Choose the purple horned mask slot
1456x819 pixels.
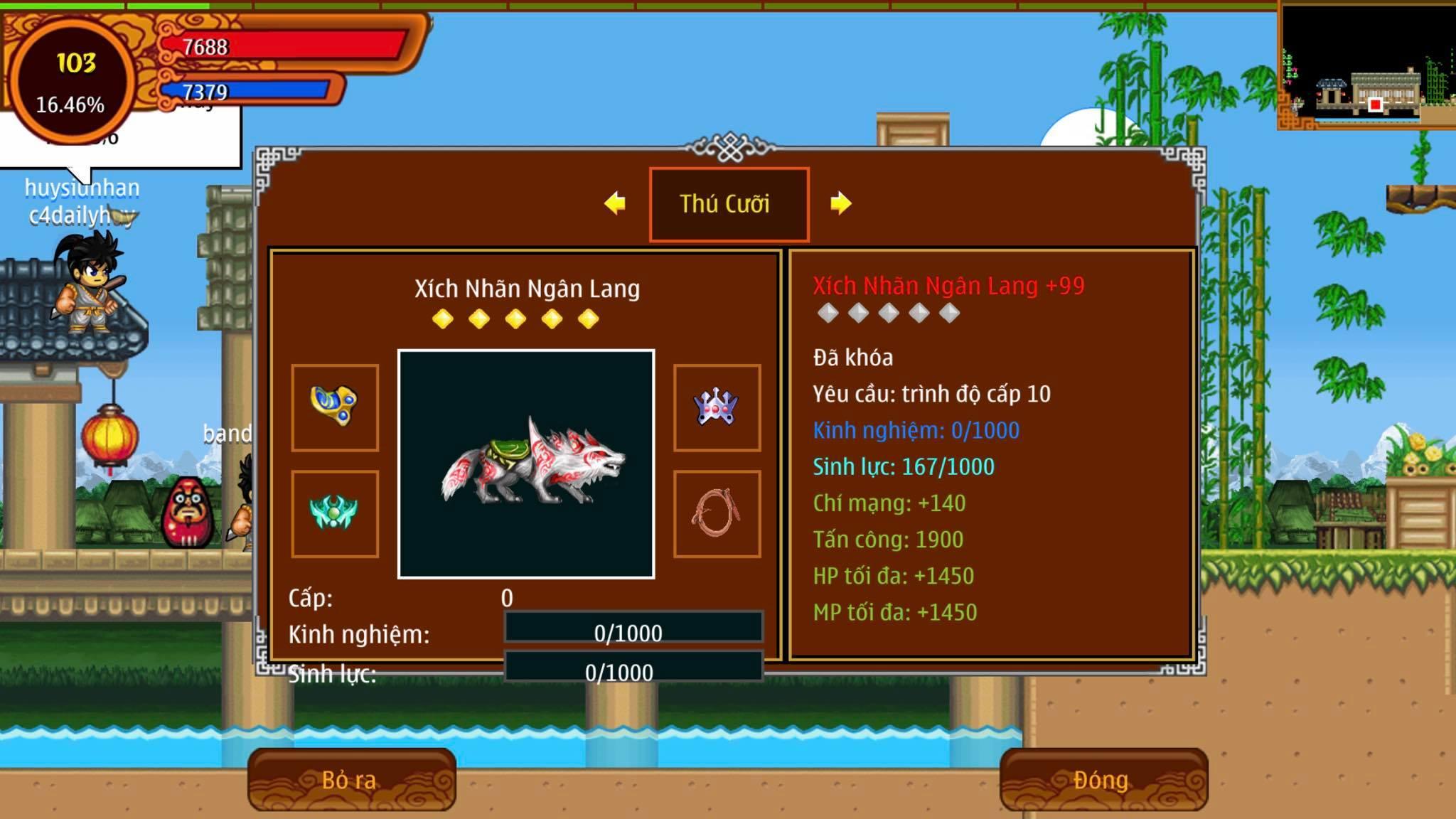click(x=717, y=407)
